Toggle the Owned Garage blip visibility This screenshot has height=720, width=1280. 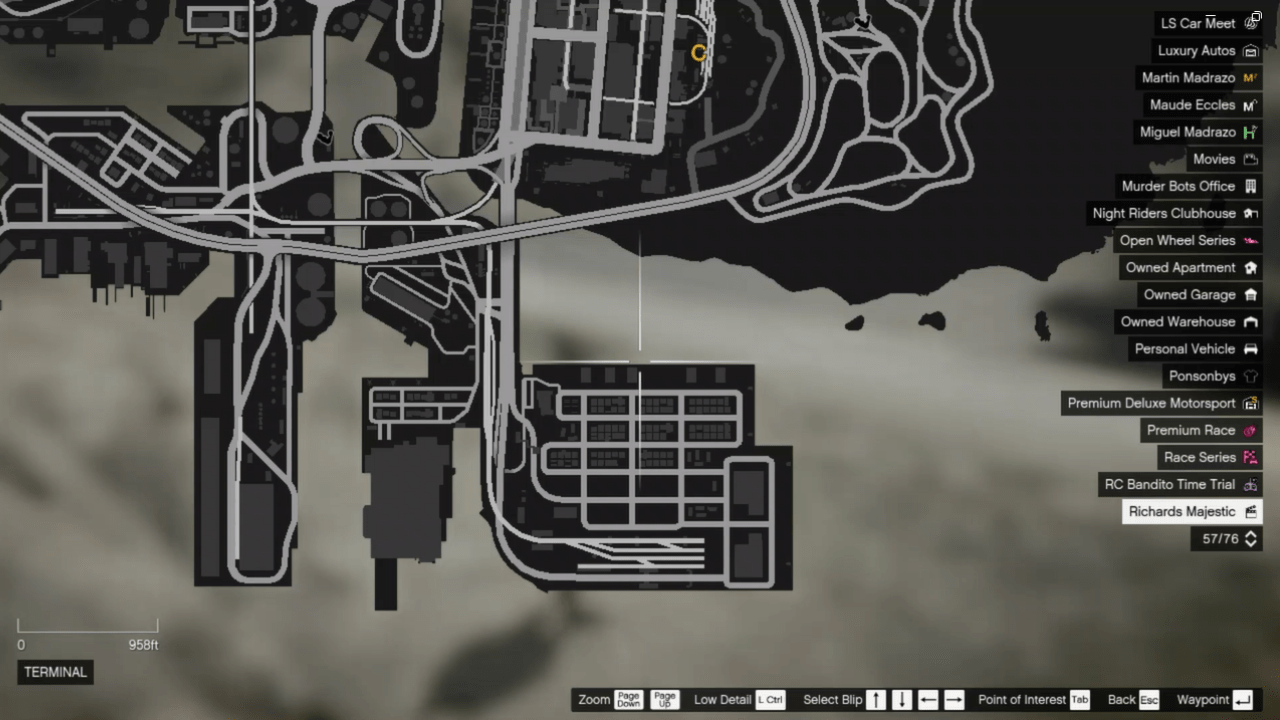pyautogui.click(x=1250, y=294)
